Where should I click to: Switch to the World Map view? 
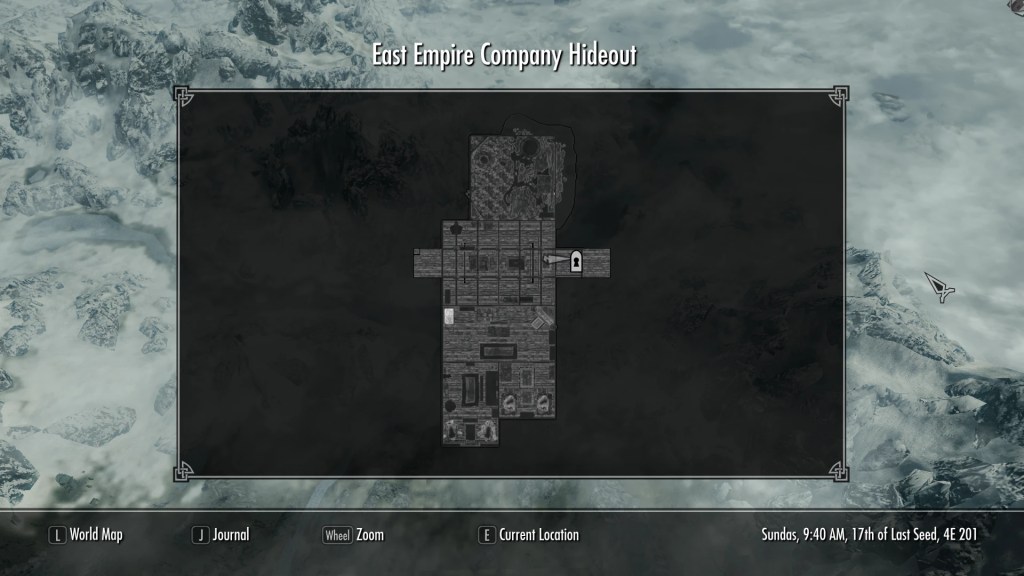pos(87,535)
